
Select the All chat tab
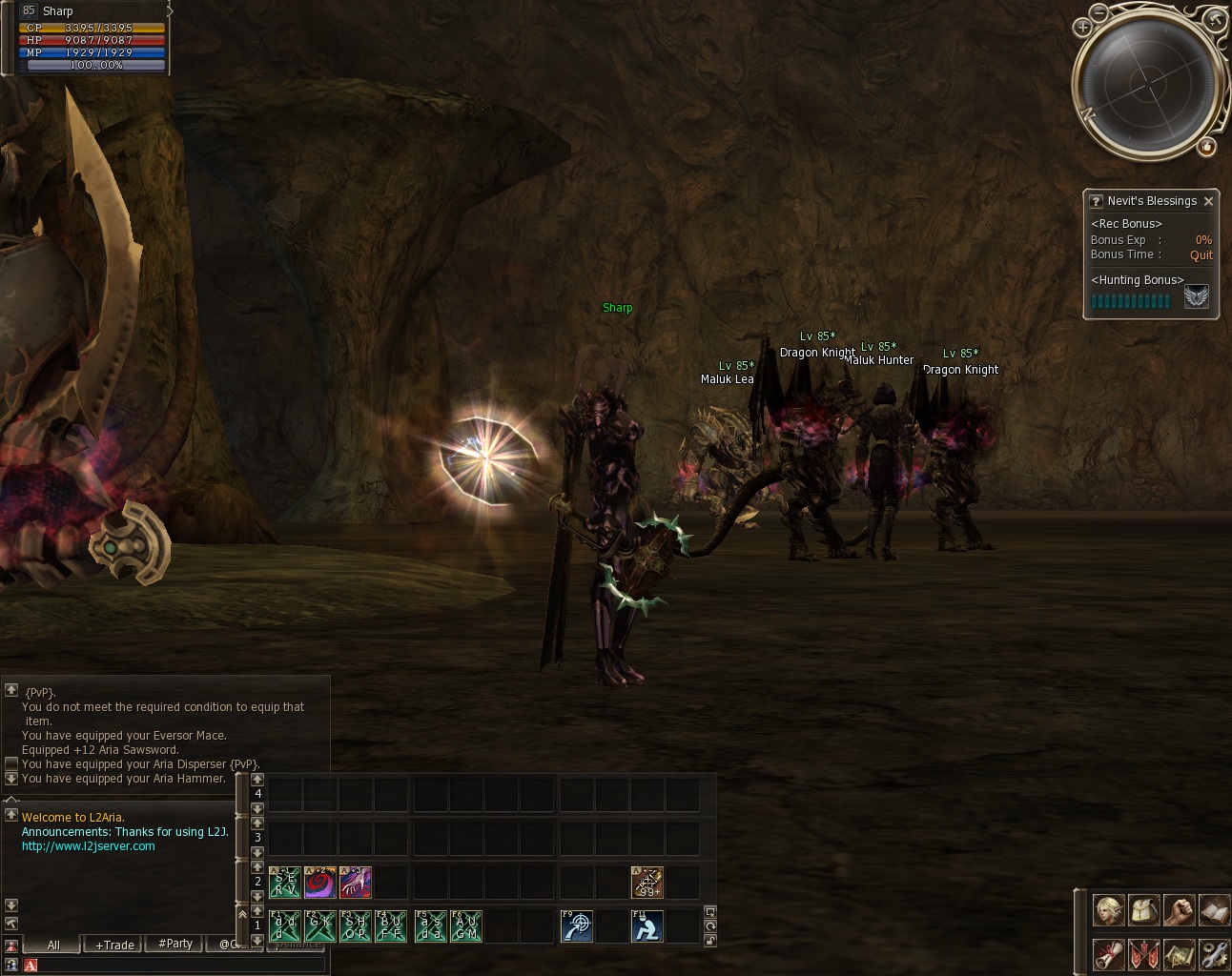[53, 945]
